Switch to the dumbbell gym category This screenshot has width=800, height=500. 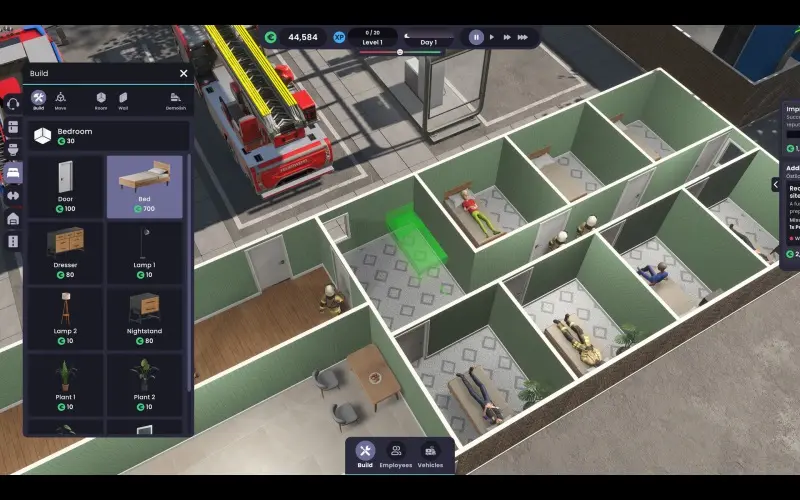[x=13, y=195]
